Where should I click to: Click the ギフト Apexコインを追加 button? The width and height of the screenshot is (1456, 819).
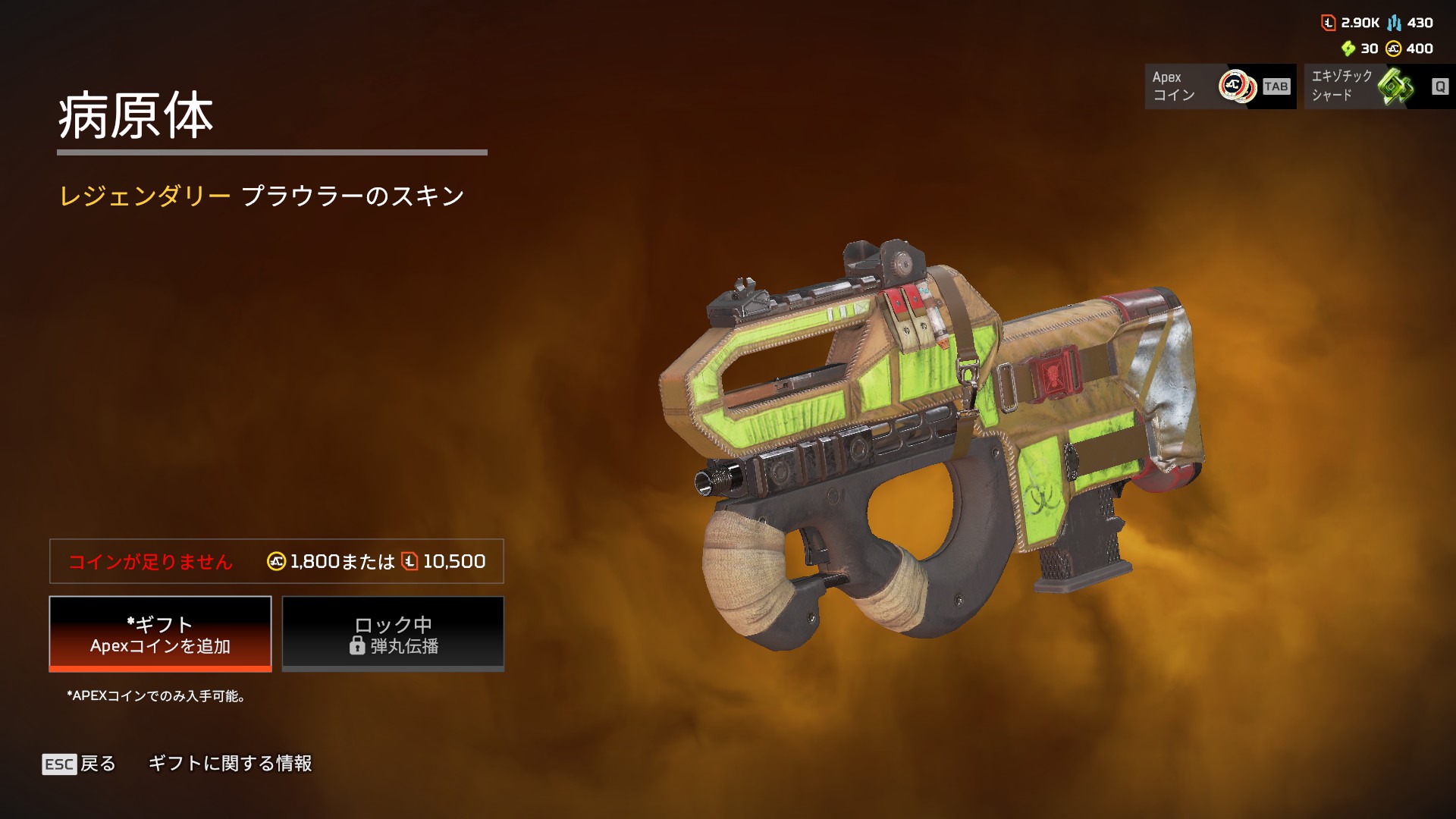pyautogui.click(x=160, y=634)
